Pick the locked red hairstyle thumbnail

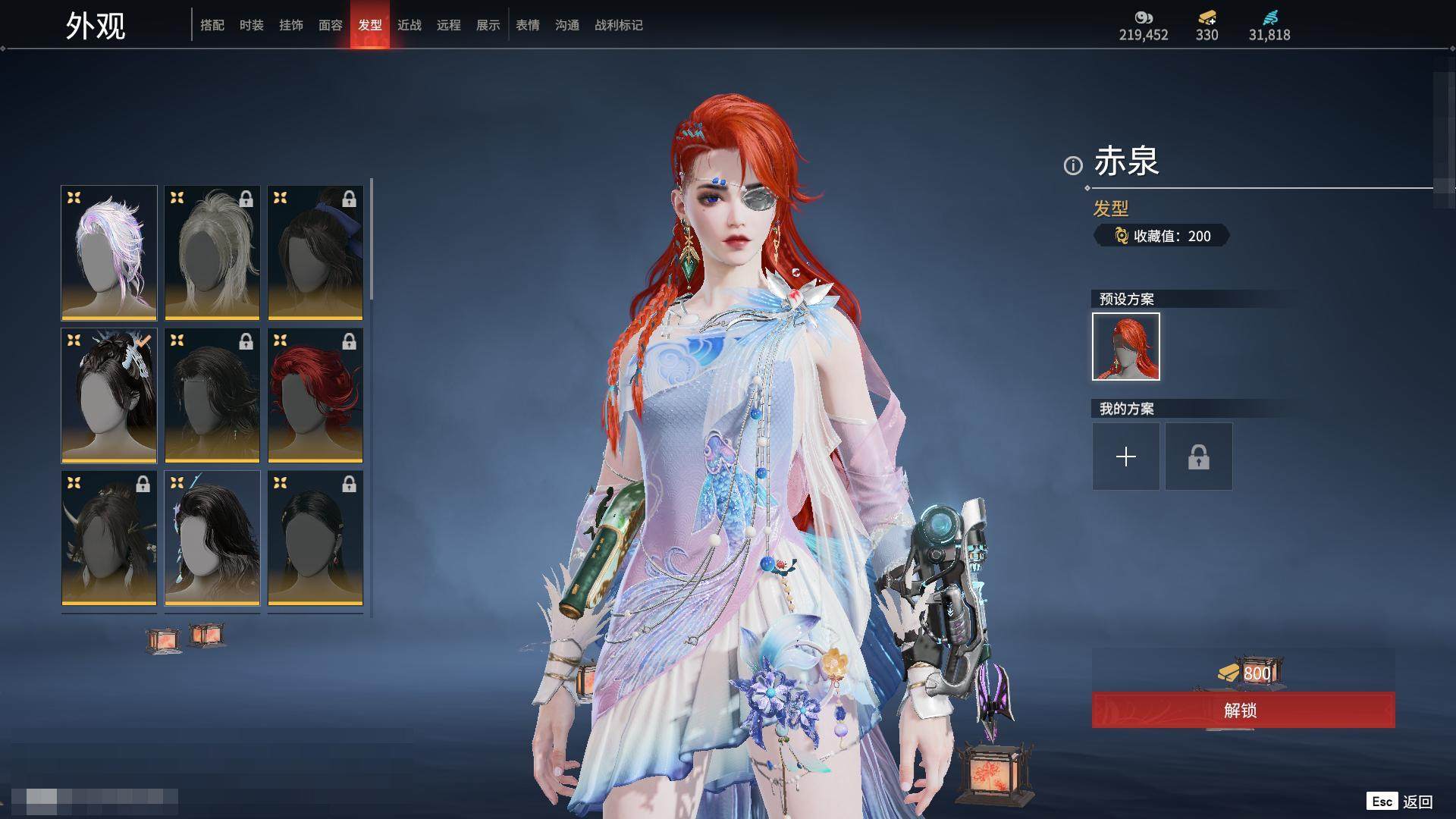[315, 395]
